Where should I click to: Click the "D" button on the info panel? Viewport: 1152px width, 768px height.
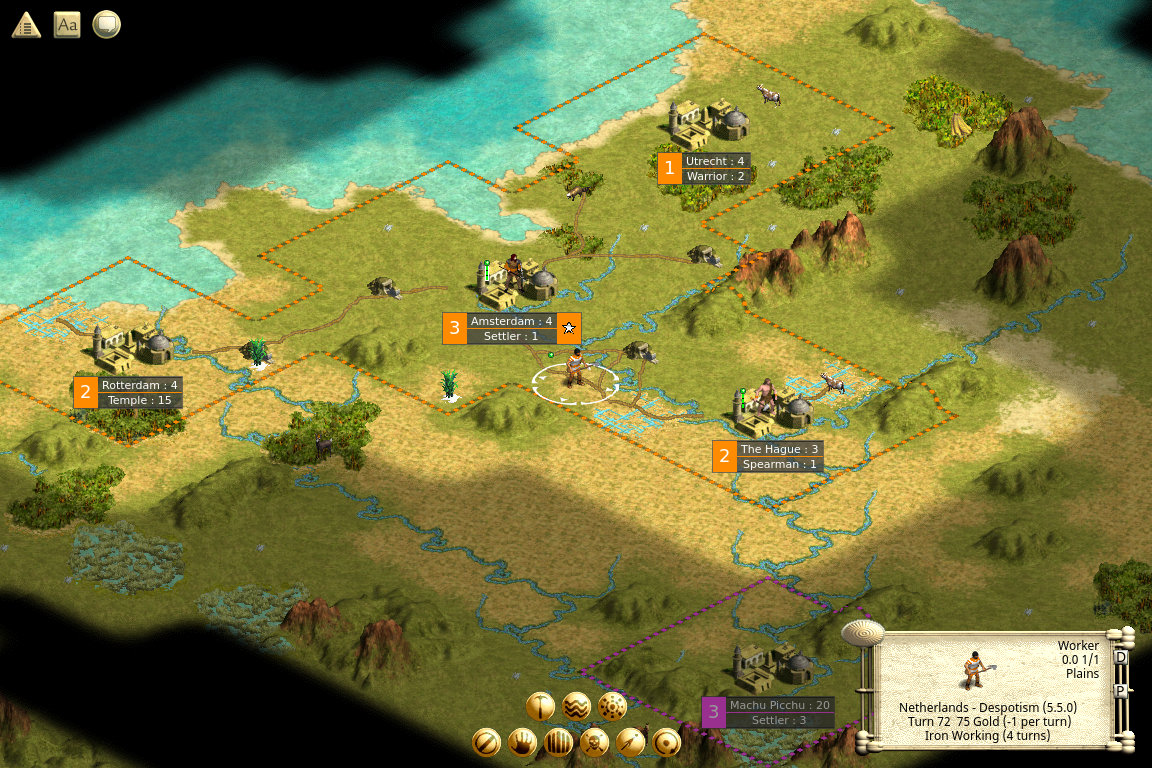1120,658
